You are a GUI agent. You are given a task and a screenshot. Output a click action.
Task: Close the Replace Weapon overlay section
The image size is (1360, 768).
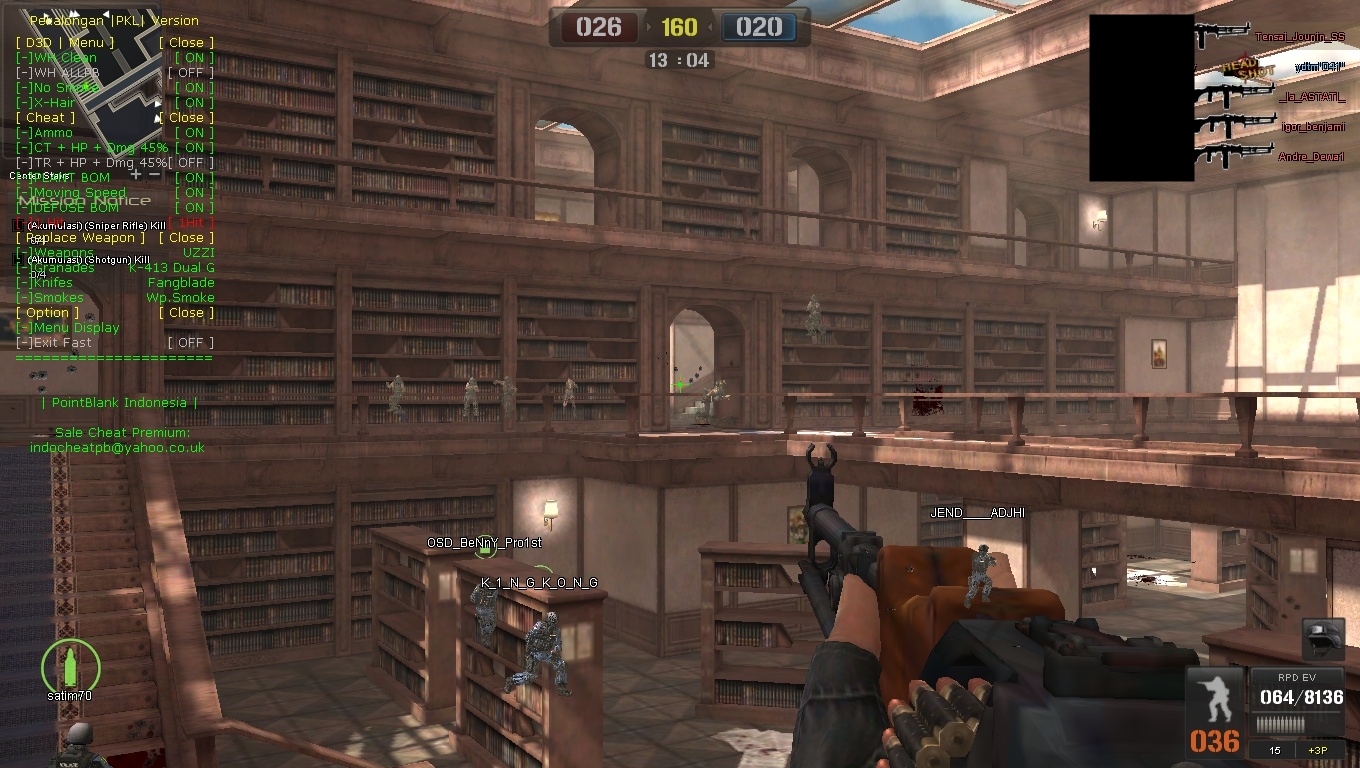pyautogui.click(x=186, y=238)
